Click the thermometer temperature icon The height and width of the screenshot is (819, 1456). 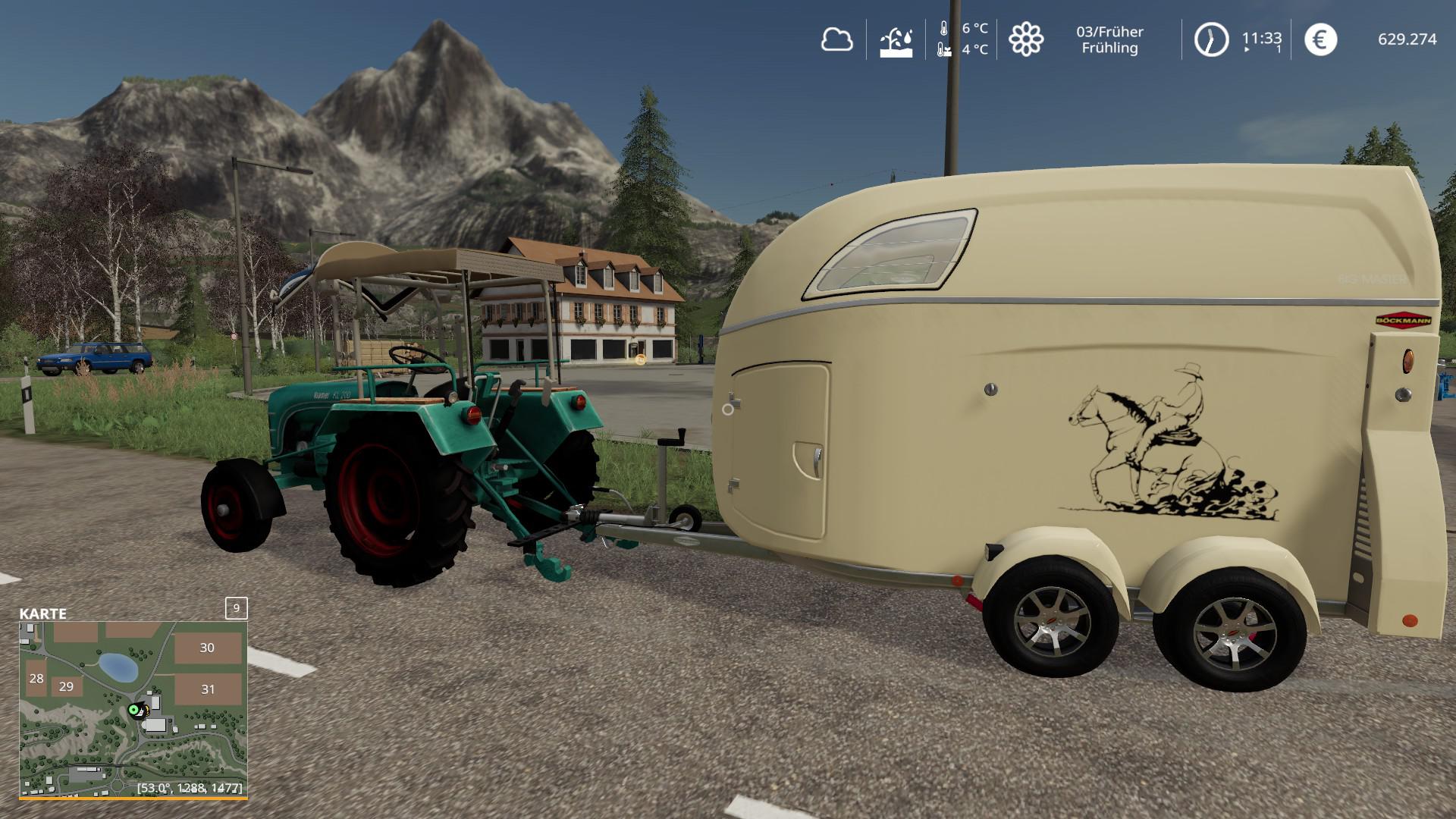(943, 39)
